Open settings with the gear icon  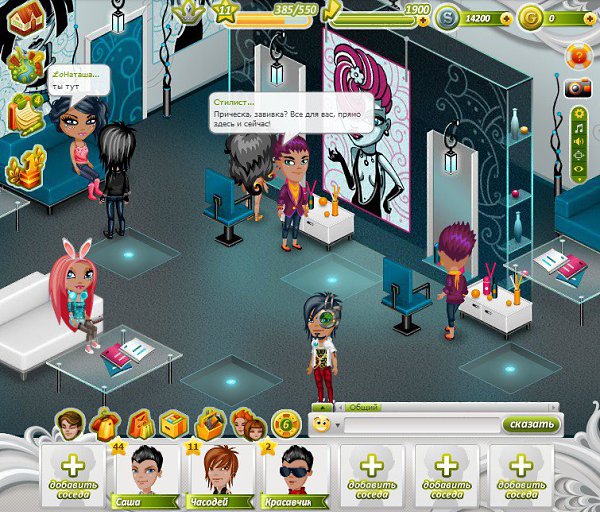(x=578, y=114)
